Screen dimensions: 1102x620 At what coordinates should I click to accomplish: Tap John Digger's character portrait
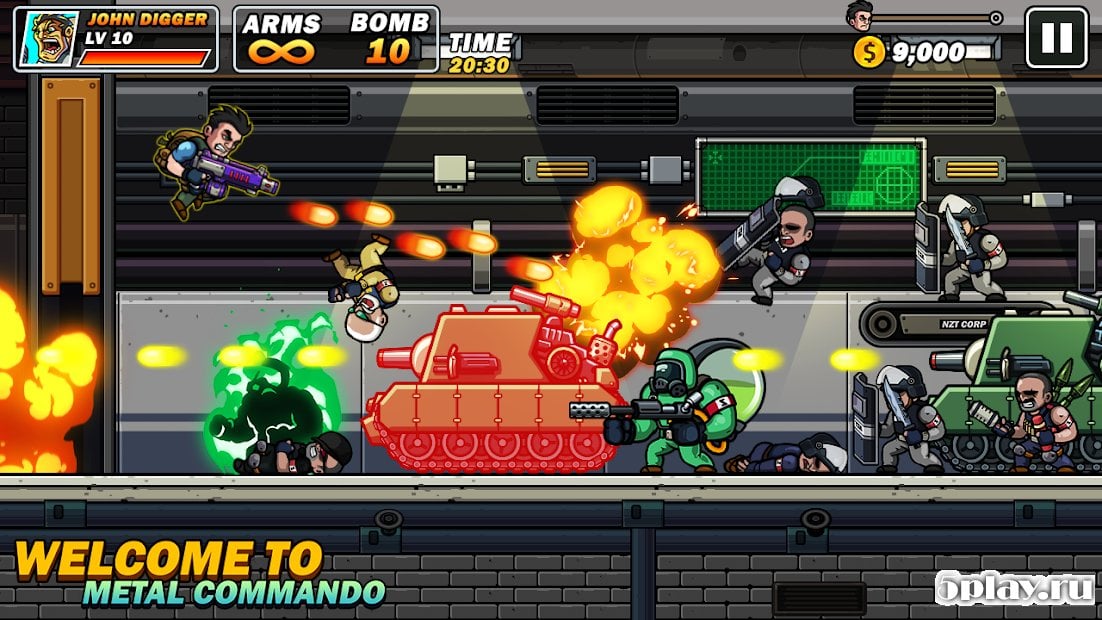coord(46,39)
